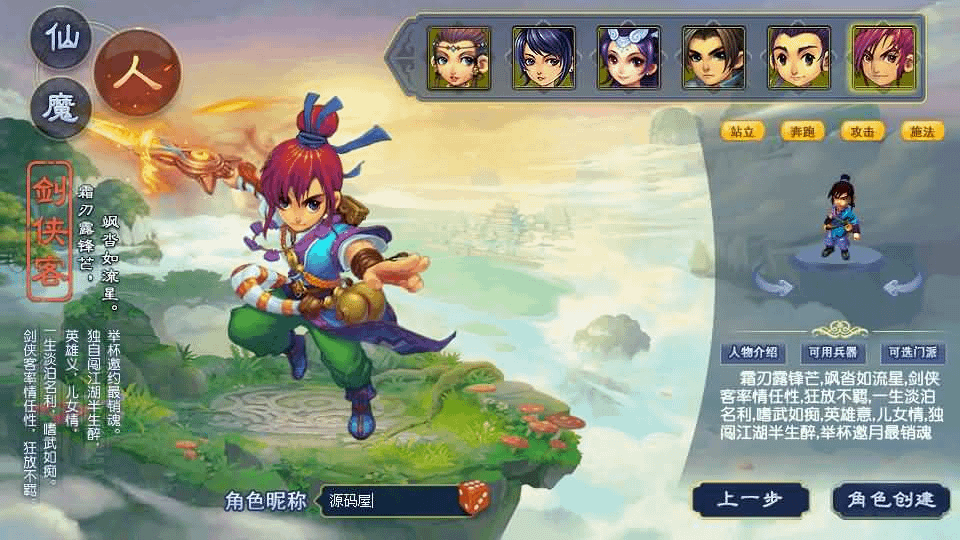This screenshot has width=960, height=540.
Task: Open the 人物介绍 character introduction tab
Action: (753, 353)
